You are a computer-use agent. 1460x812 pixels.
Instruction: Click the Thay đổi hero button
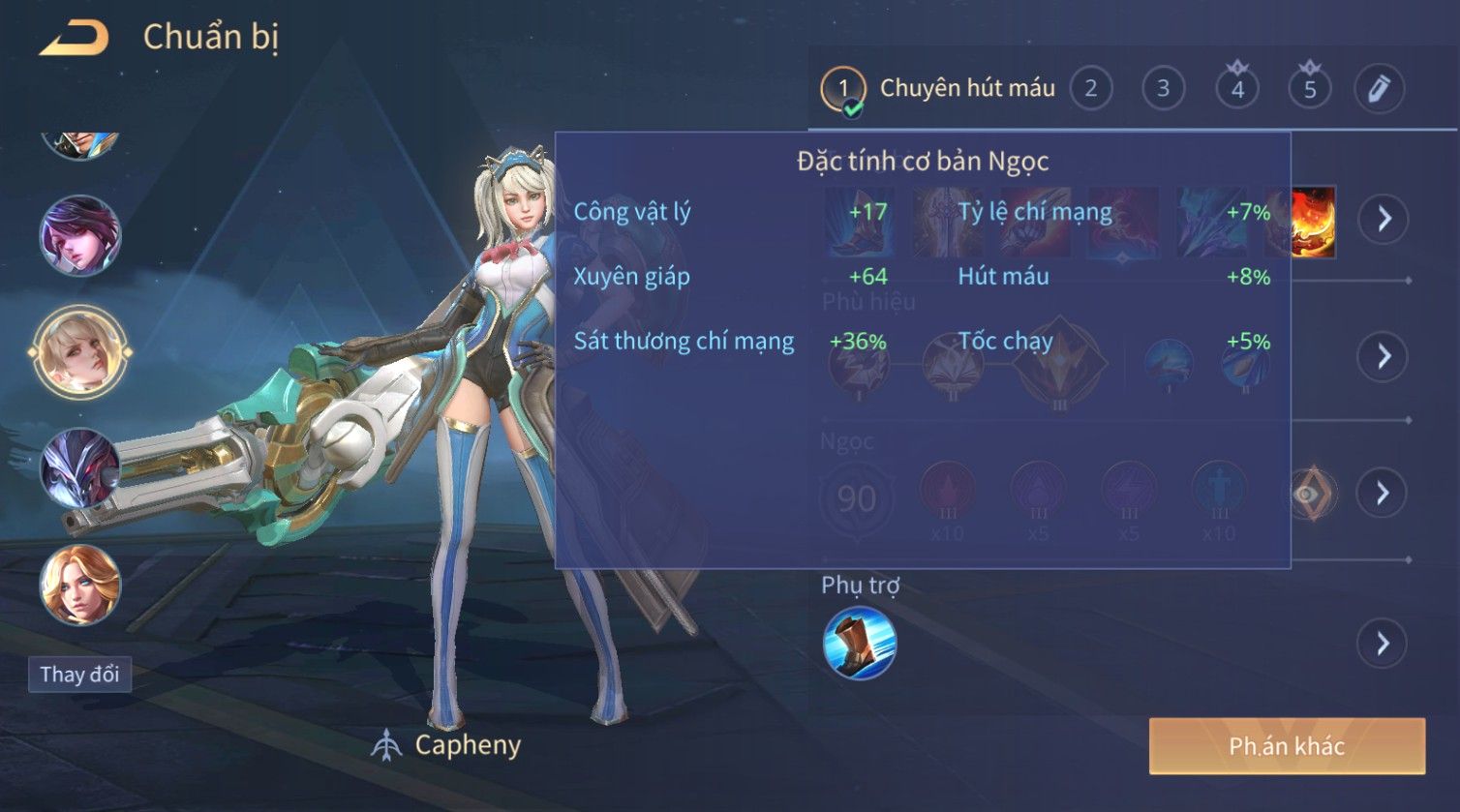[79, 675]
